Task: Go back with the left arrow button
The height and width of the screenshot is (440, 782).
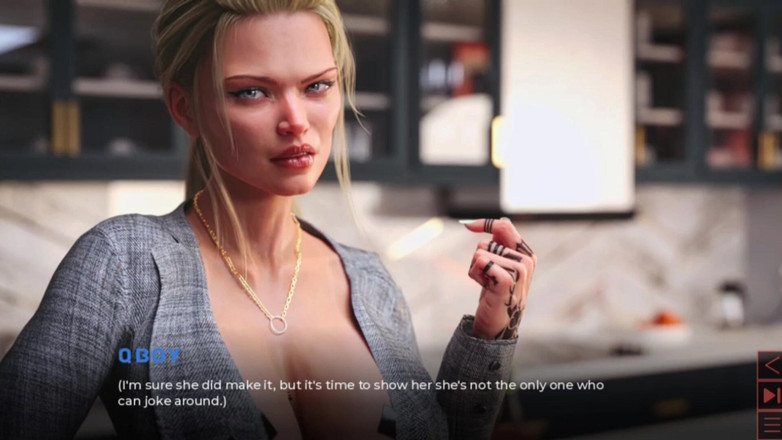Action: pos(770,366)
